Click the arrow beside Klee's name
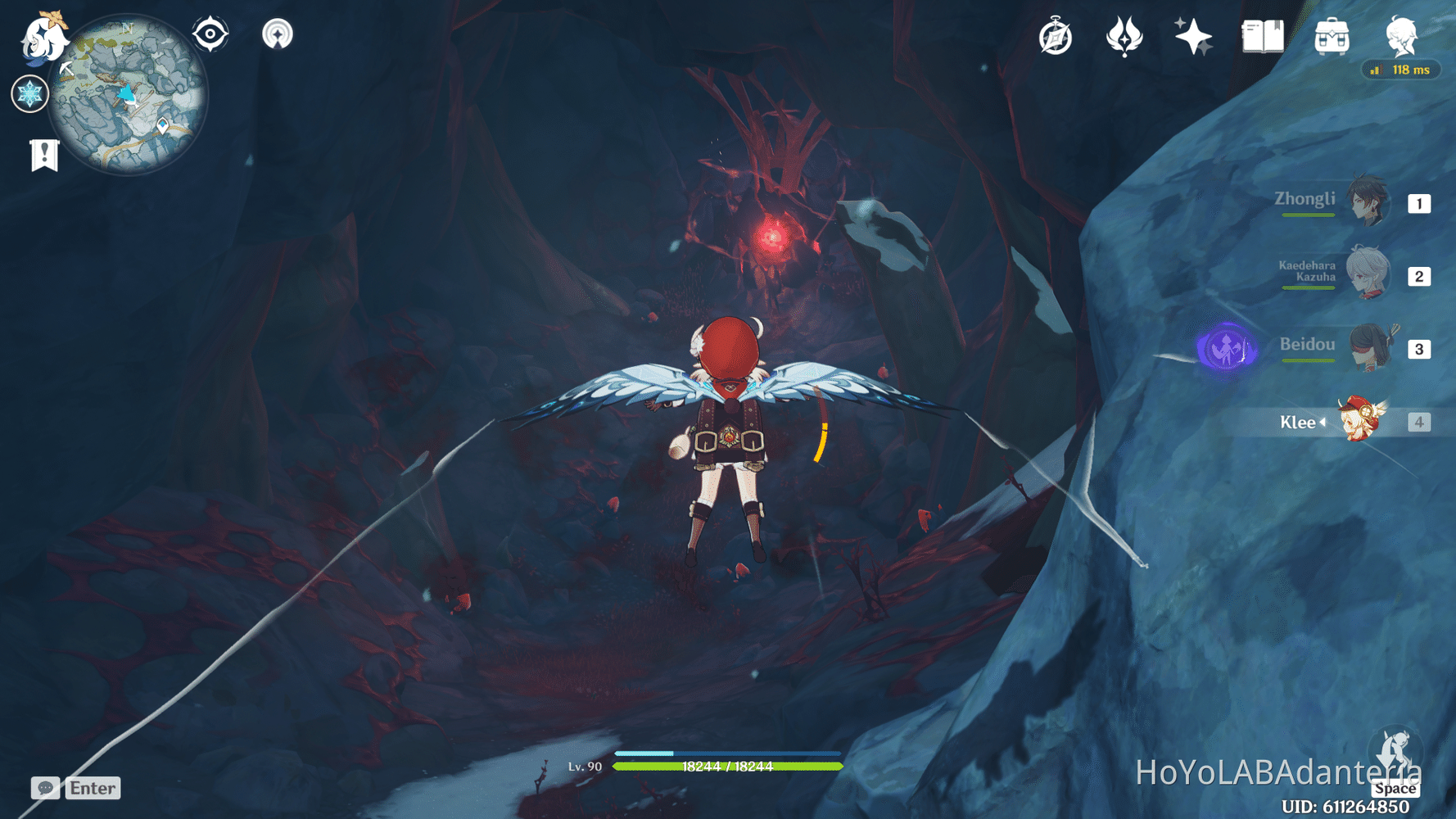This screenshot has height=819, width=1456. (x=1323, y=423)
